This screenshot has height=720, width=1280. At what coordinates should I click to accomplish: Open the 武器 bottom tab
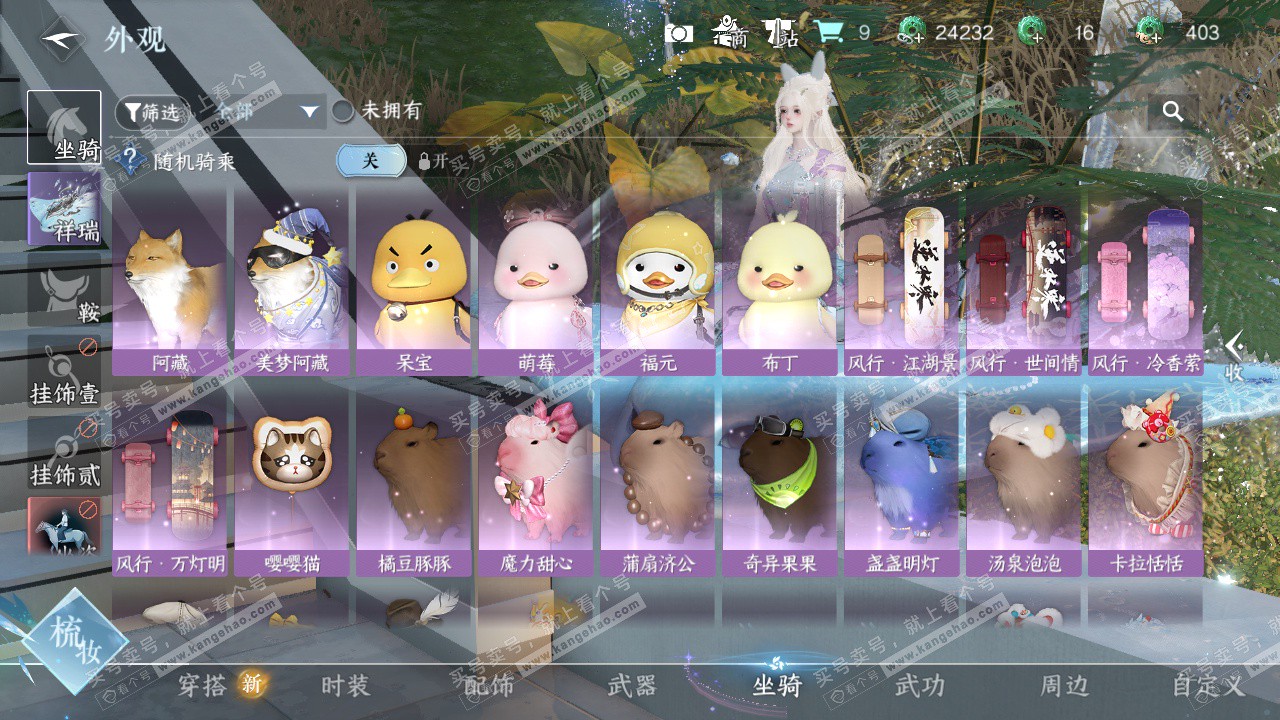click(632, 685)
